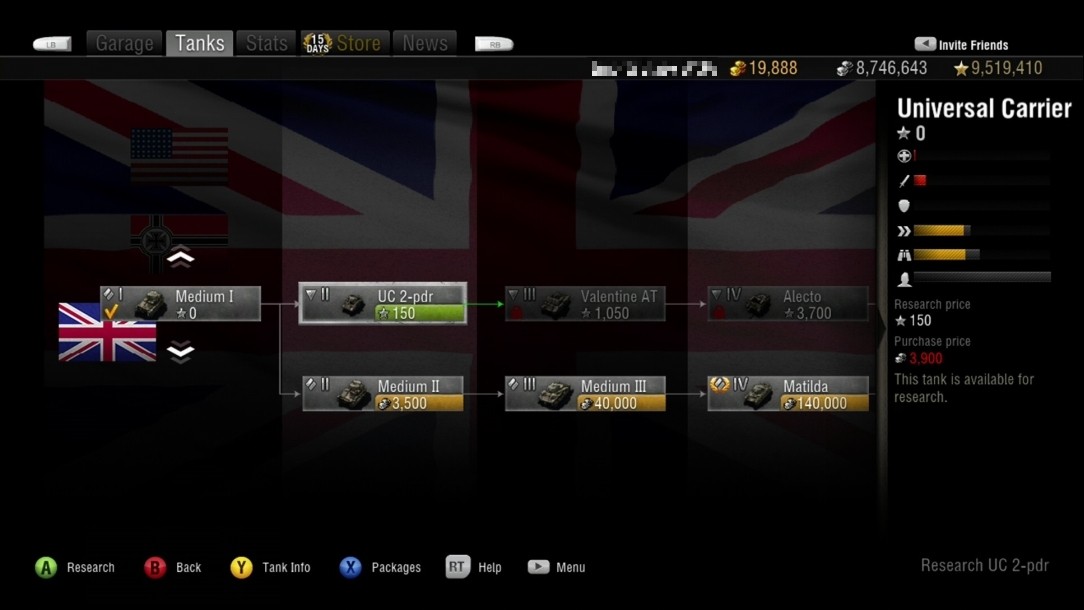Viewport: 1084px width, 610px height.
Task: Select the Tanks tab
Action: 200,43
